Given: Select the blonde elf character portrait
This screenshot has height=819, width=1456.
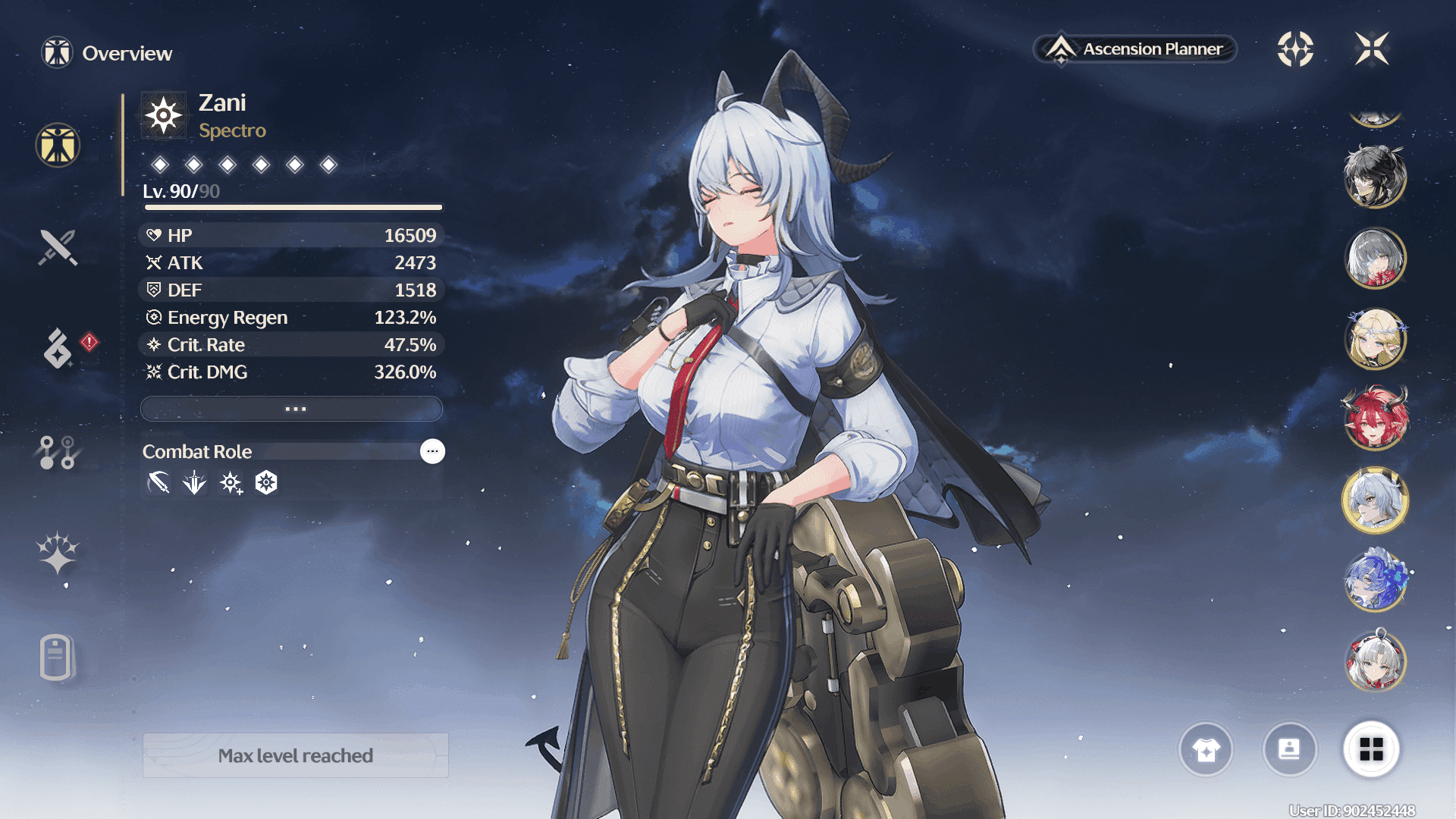Looking at the screenshot, I should pyautogui.click(x=1375, y=339).
